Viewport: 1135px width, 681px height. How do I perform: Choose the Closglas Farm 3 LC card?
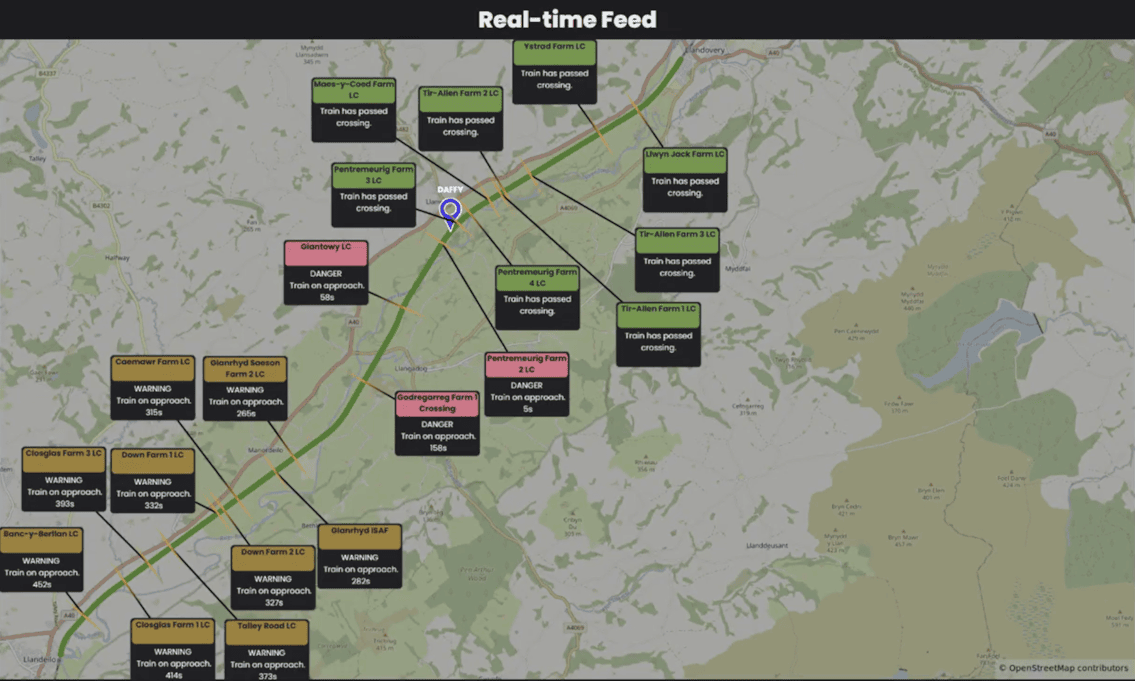pyautogui.click(x=64, y=479)
